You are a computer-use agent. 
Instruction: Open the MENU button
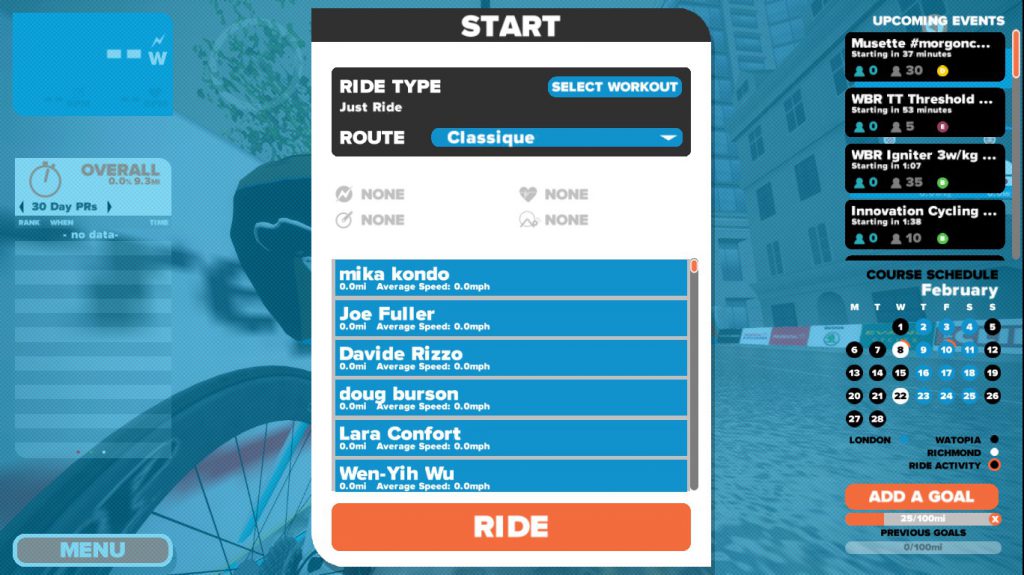(x=92, y=550)
